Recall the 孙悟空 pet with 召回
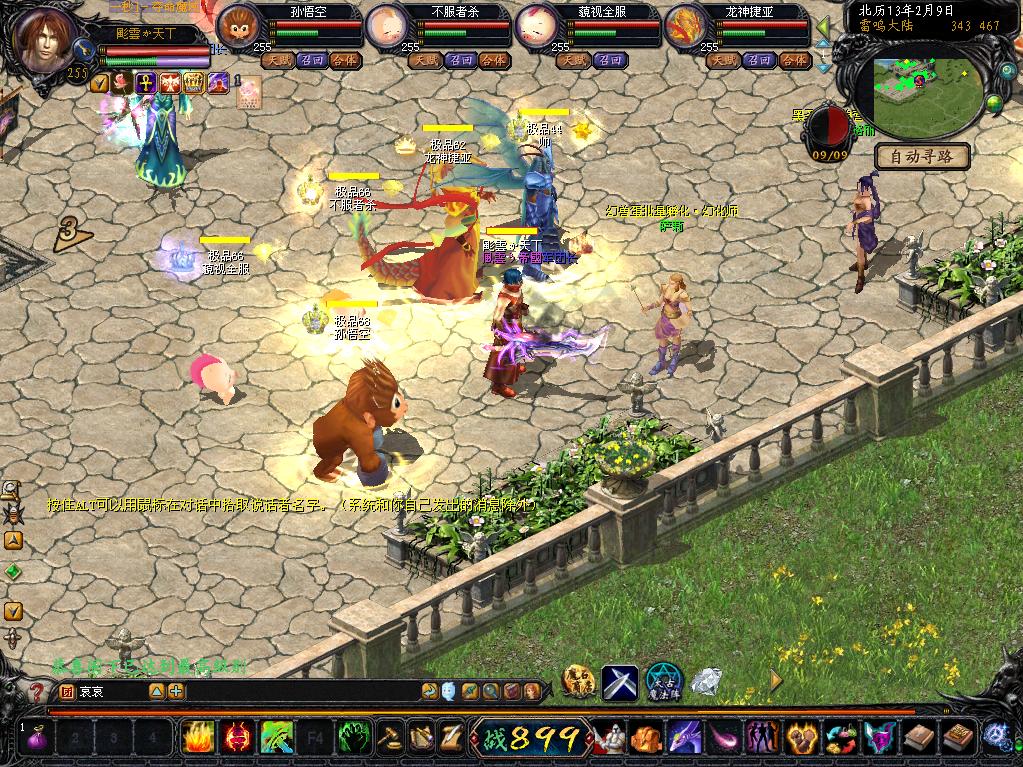The image size is (1023, 767). [x=313, y=60]
